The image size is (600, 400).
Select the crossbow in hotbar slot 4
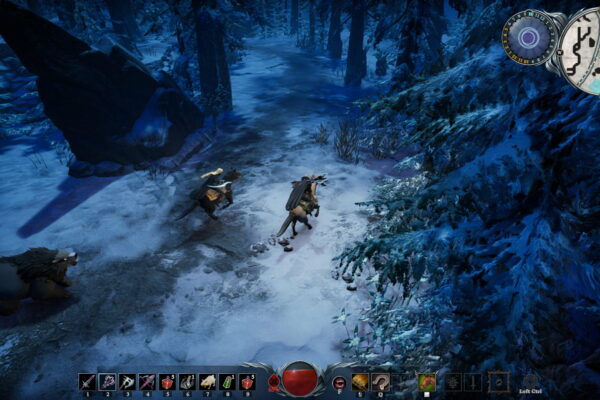pos(147,381)
